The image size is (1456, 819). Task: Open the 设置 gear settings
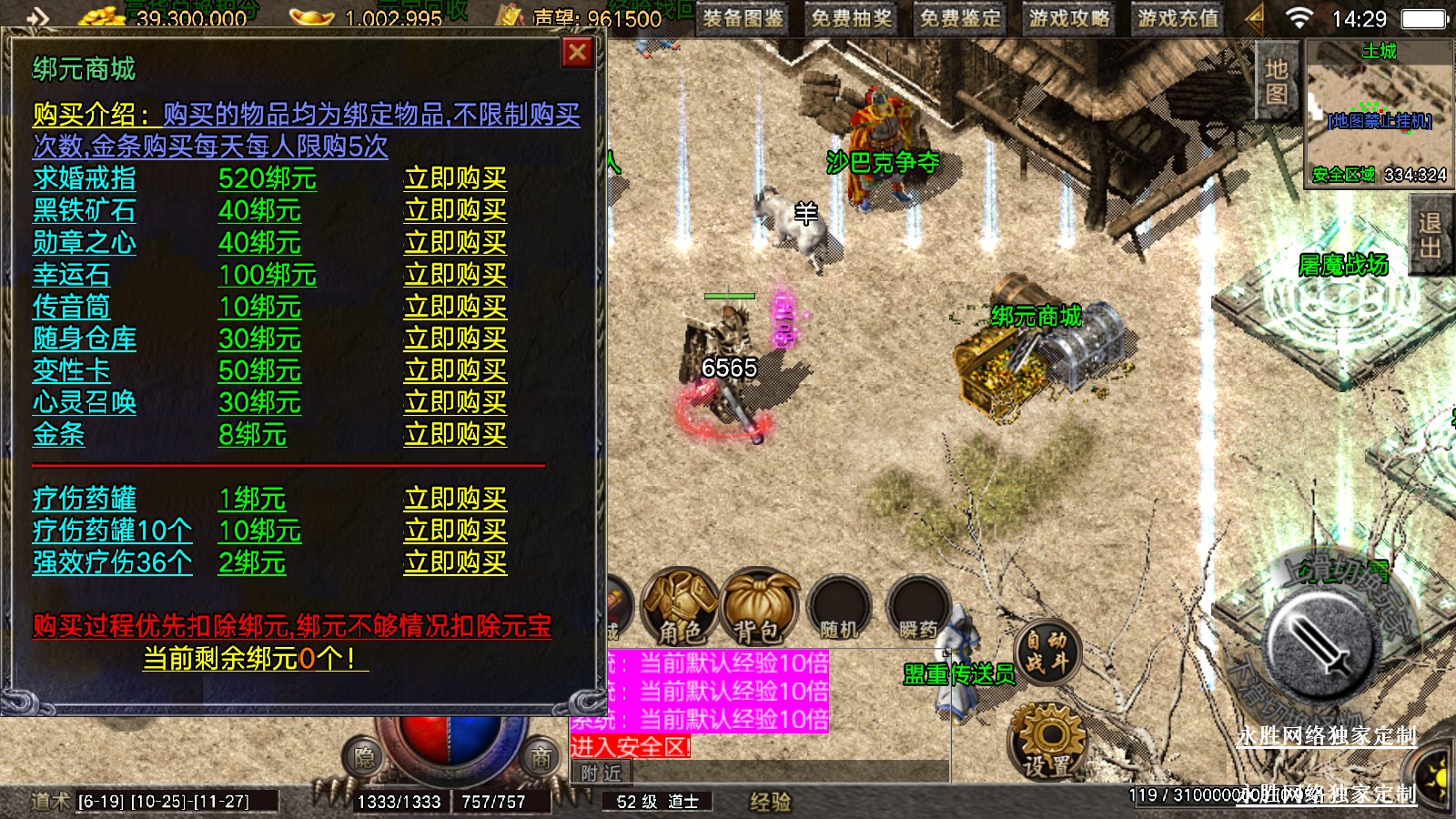1047,742
